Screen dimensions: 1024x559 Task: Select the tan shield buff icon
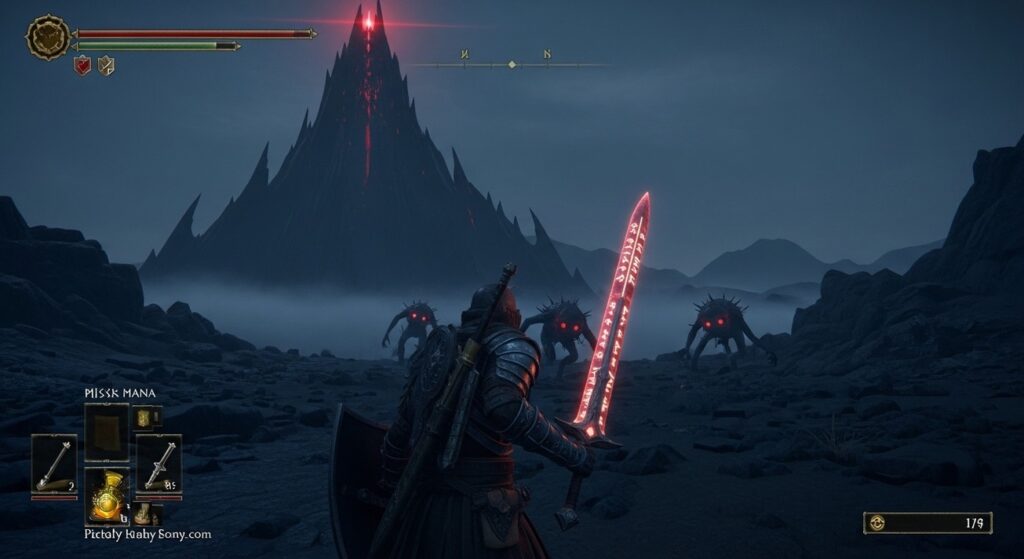105,66
